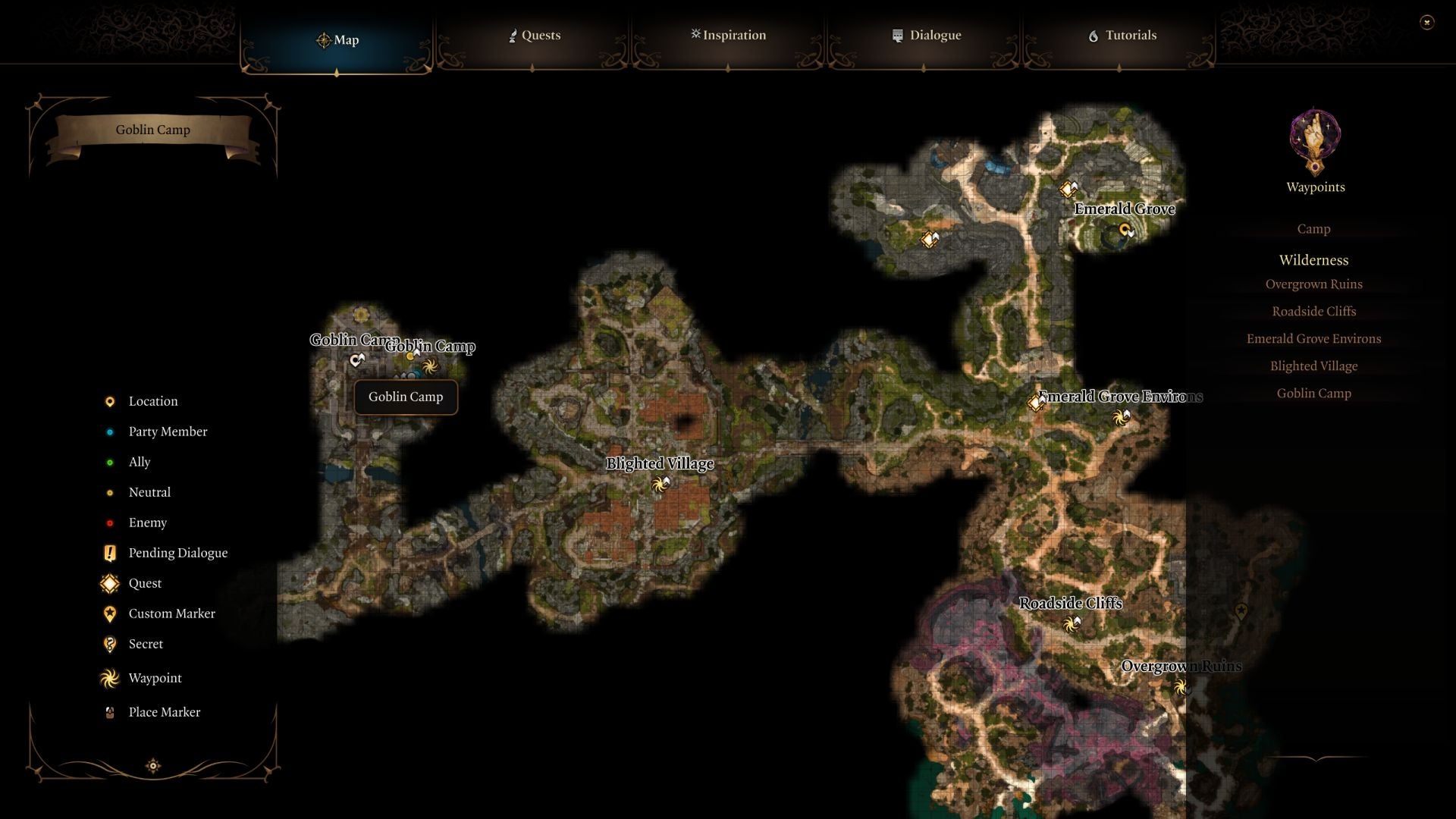
Task: Click the Roadside Cliffs waypoint marker
Action: [1072, 624]
